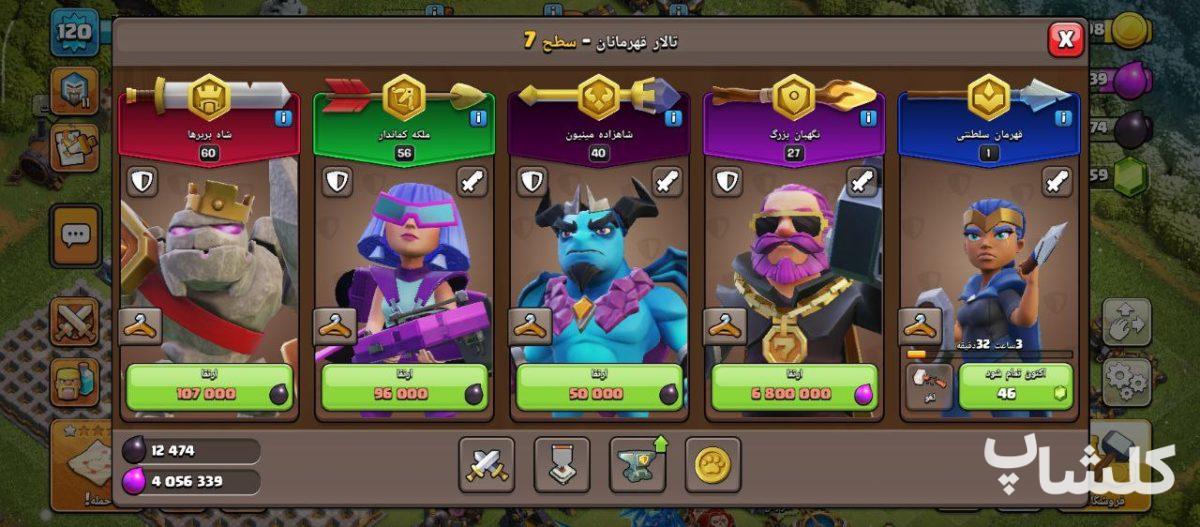Click Minion Prince sword equipment icon
Viewport: 1200px width, 527px height.
pos(666,182)
